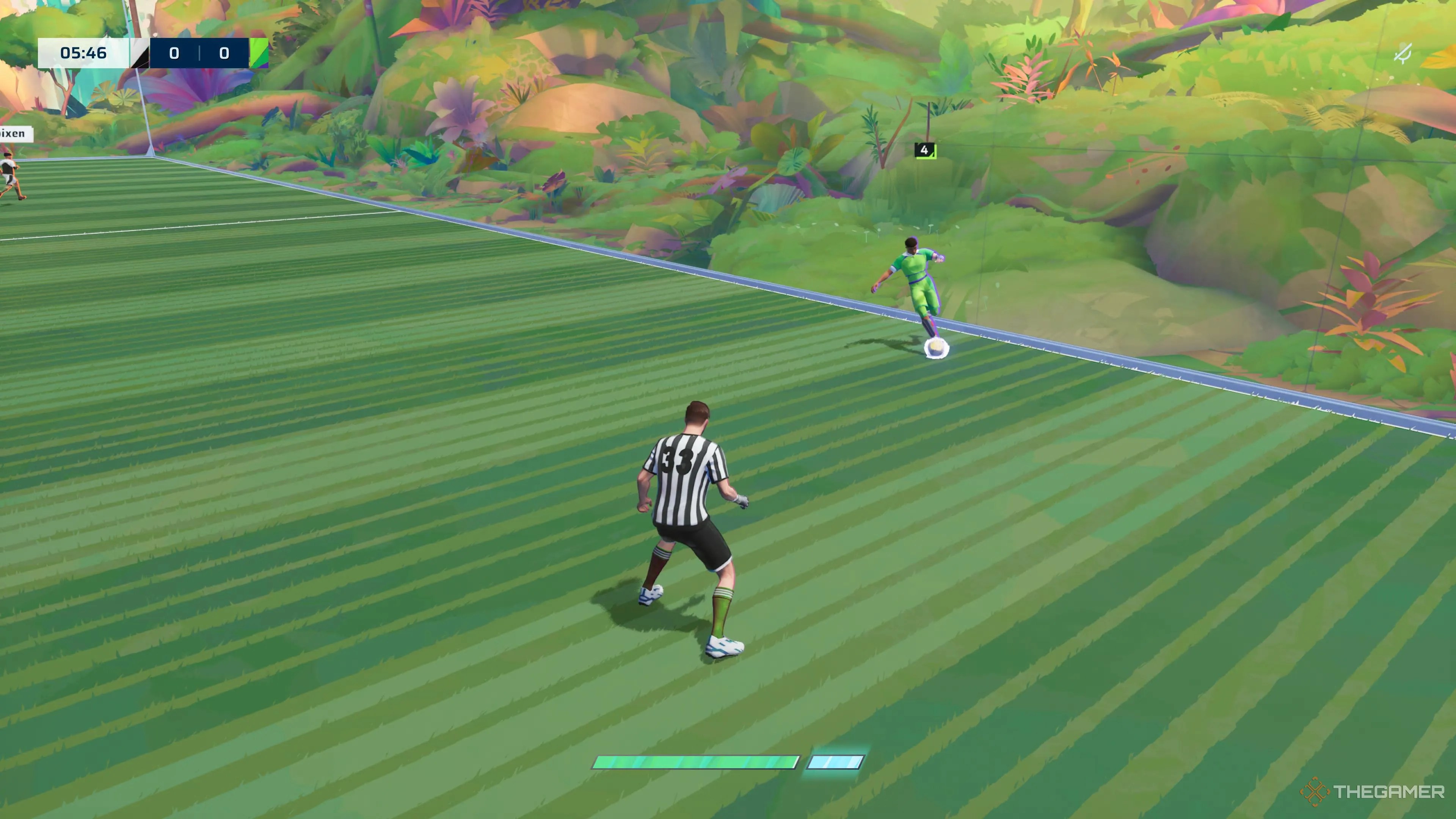This screenshot has height=819, width=1456.
Task: Select the number 4 player marker
Action: pos(925,150)
